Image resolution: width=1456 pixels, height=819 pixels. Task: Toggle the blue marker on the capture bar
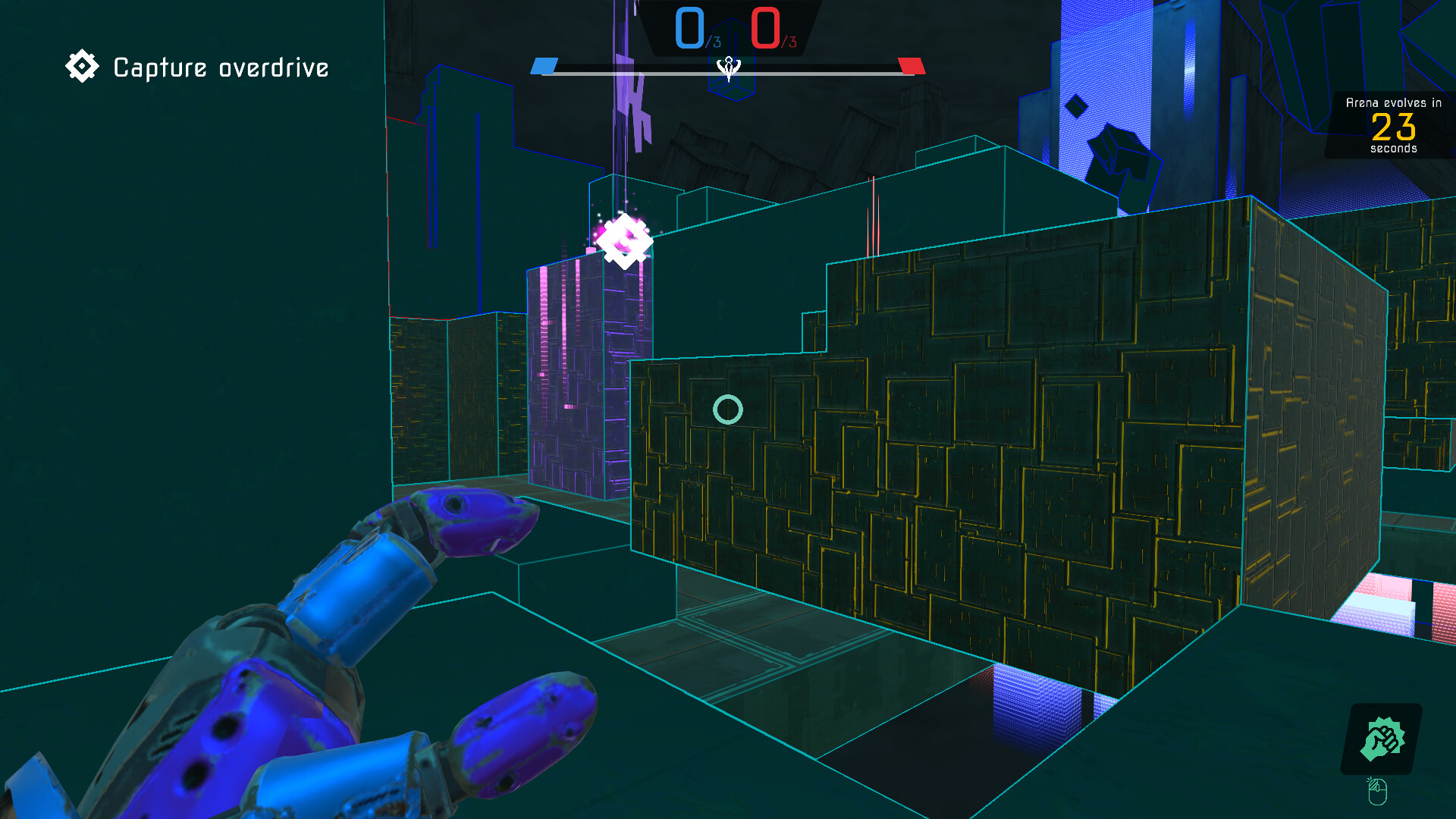coord(543,65)
